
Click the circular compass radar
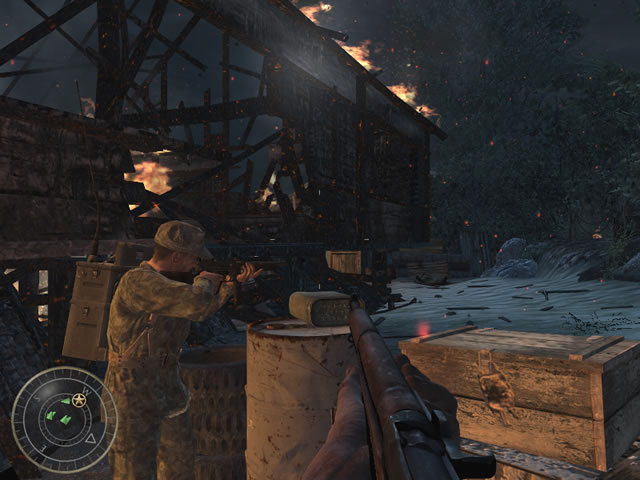(63, 420)
